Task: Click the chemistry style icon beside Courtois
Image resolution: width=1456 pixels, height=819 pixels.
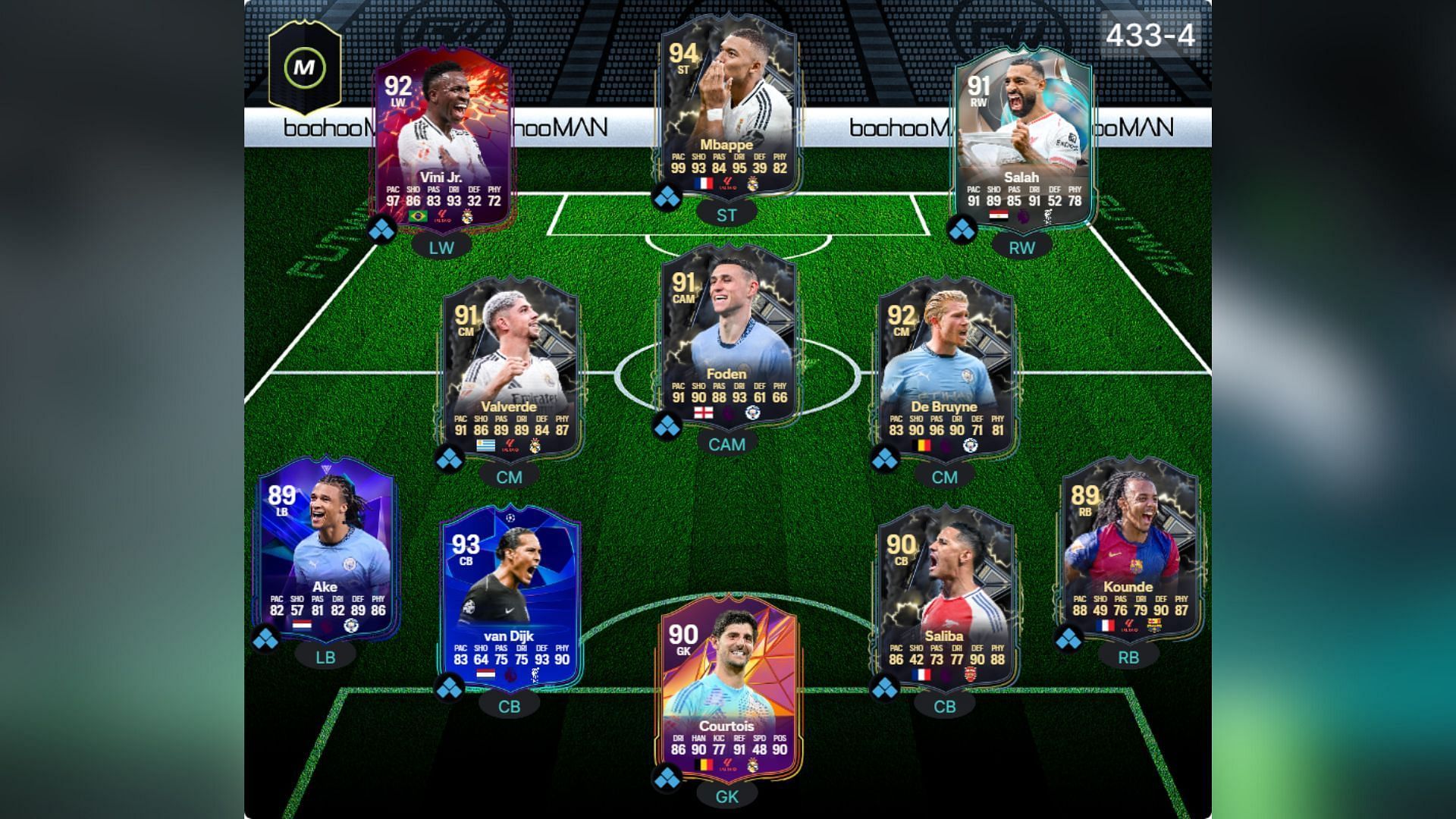Action: pyautogui.click(x=667, y=778)
